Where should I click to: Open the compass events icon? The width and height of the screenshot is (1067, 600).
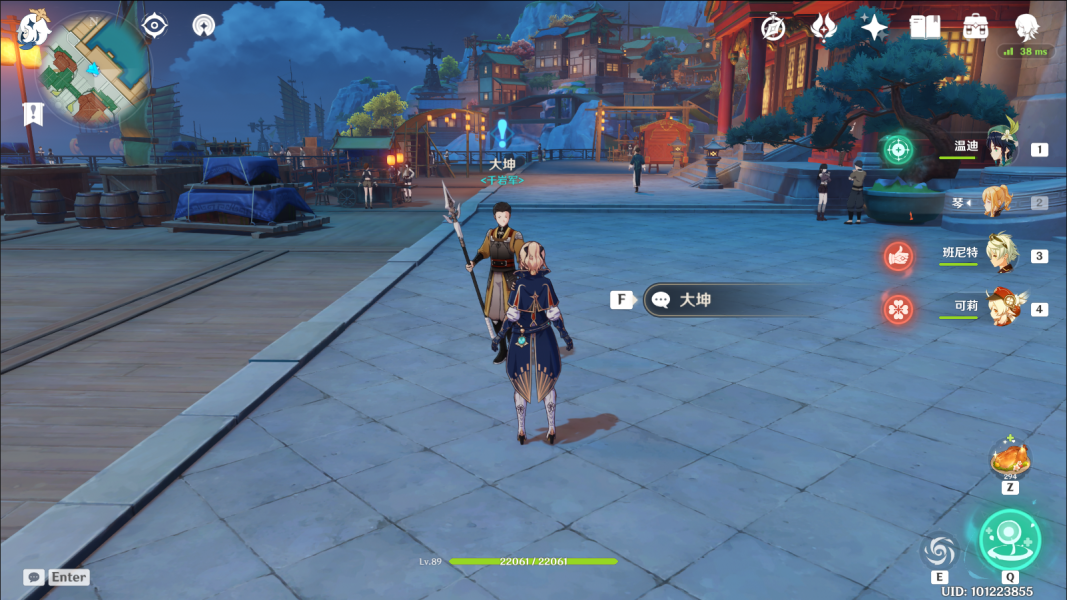(773, 28)
